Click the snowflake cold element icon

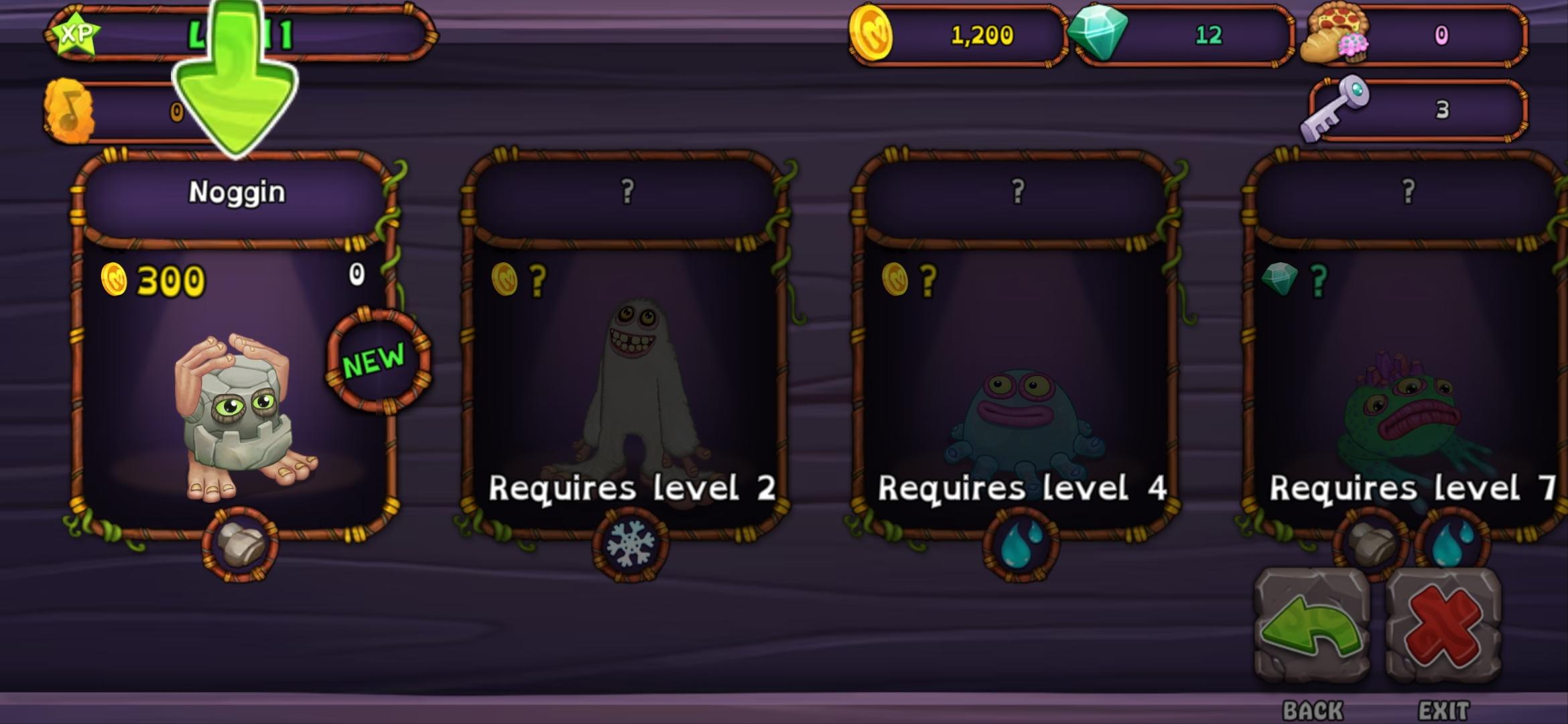pos(630,544)
